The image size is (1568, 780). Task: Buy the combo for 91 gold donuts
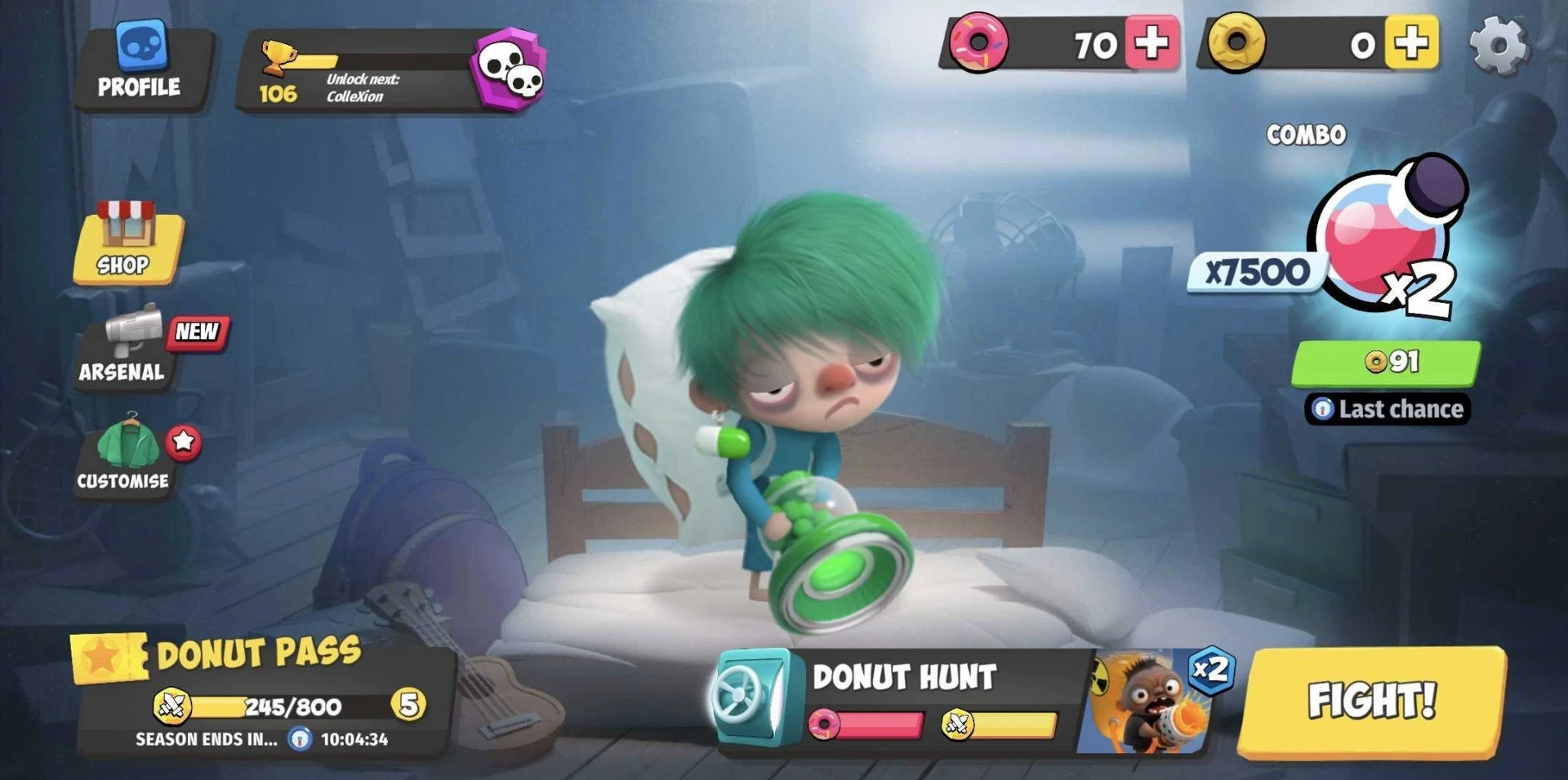click(x=1386, y=362)
